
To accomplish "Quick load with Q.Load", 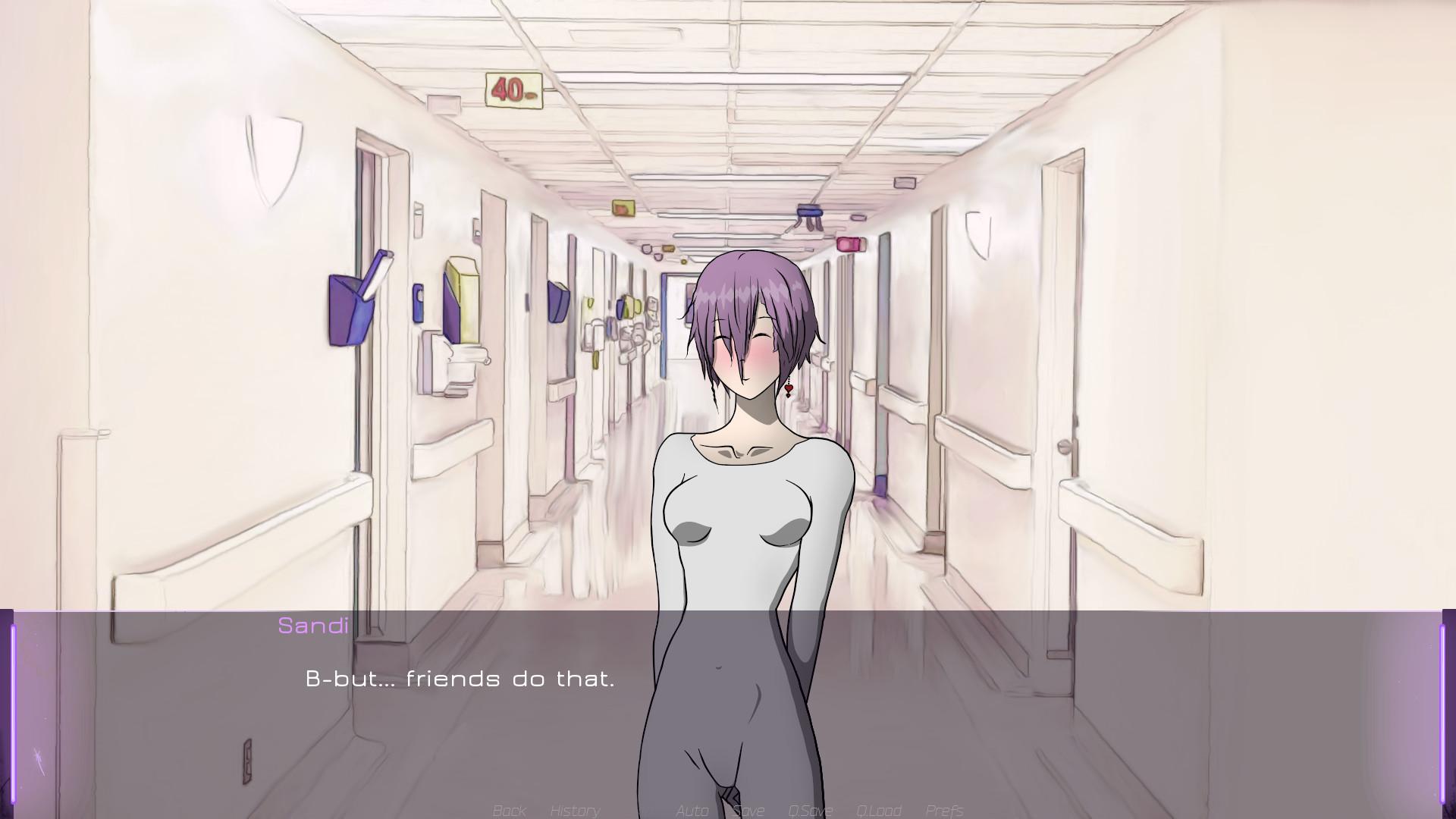I will click(x=878, y=811).
